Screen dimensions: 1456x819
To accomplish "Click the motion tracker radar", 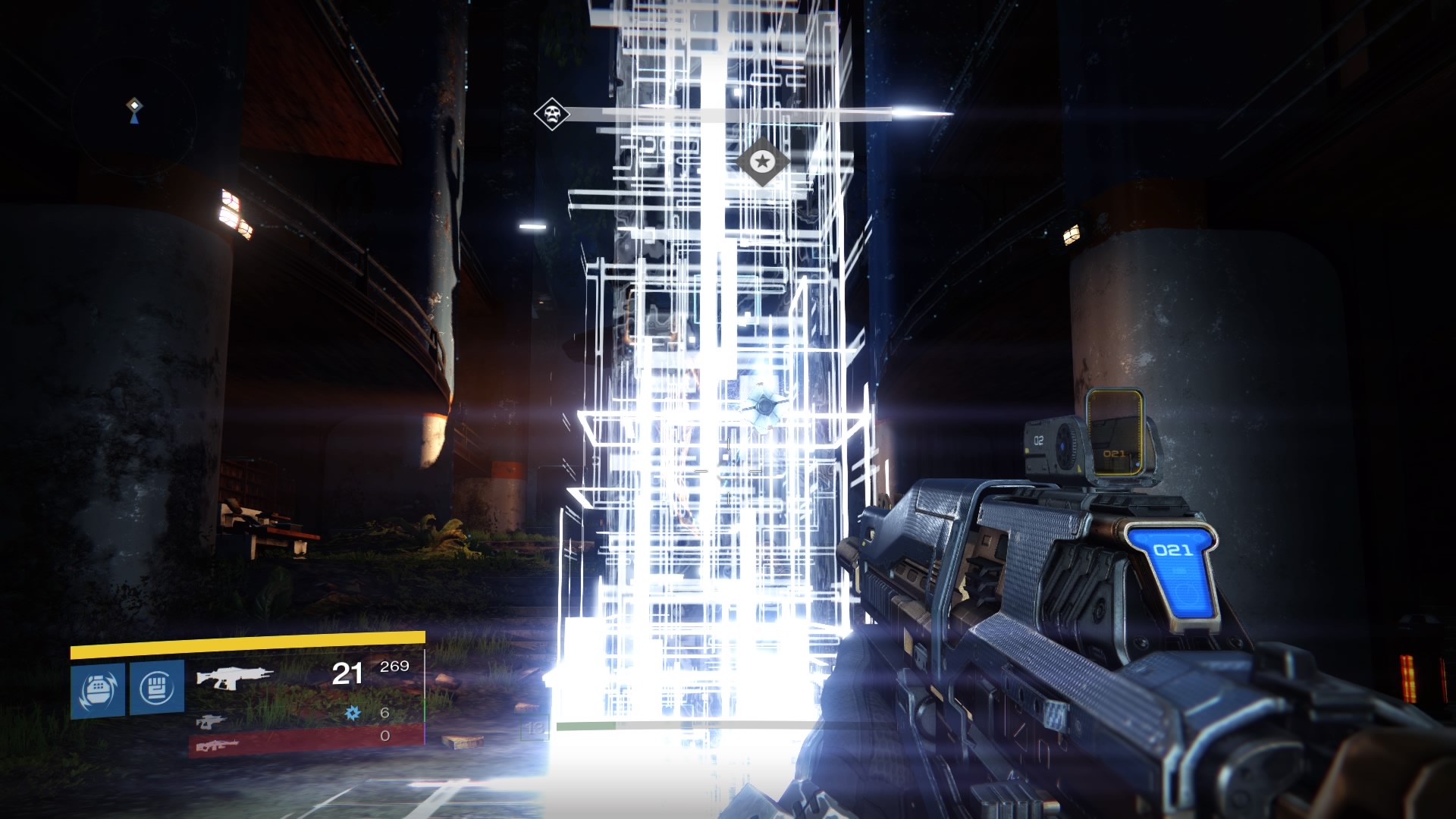I will pos(134,118).
